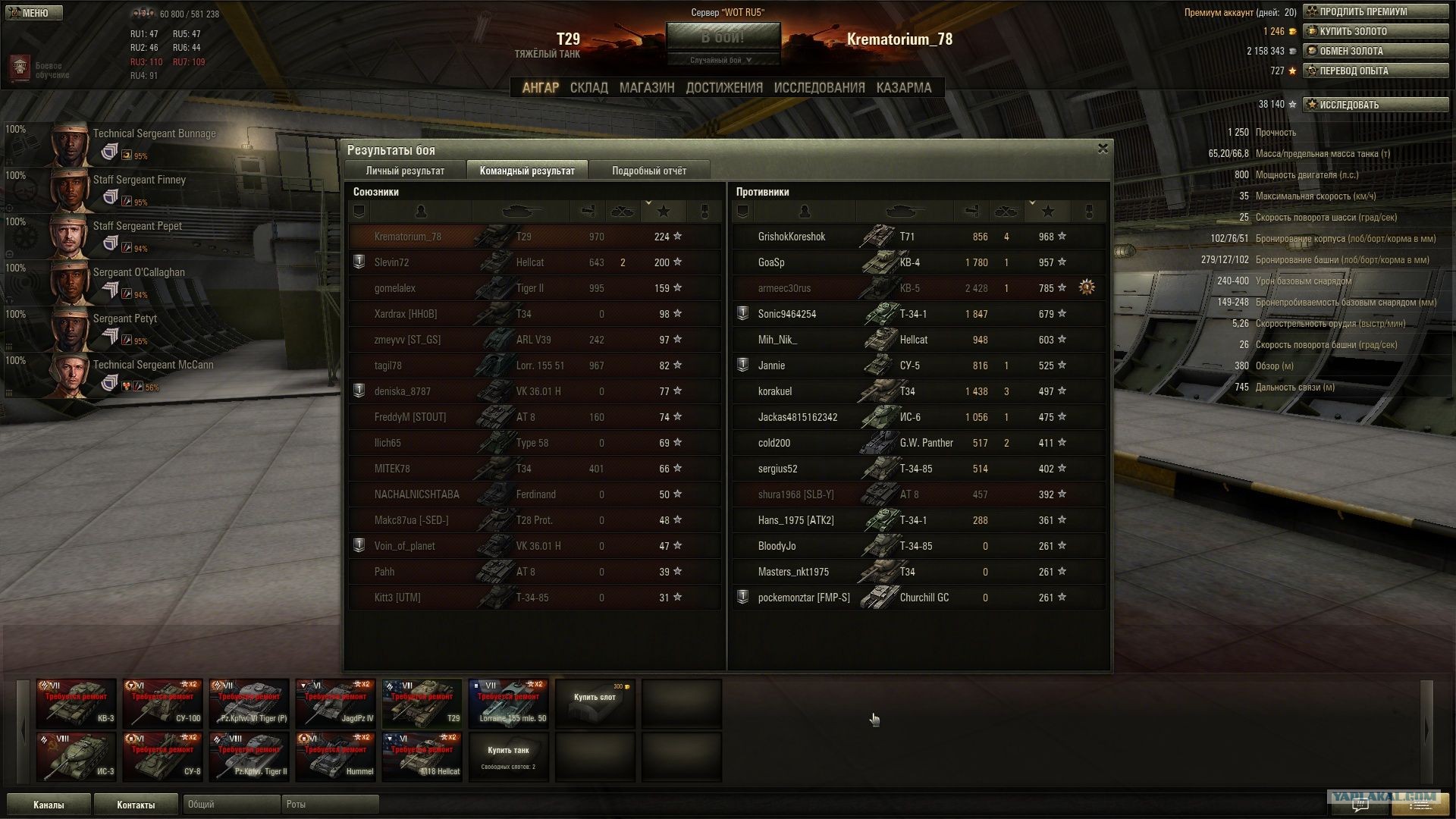Select the Командный результат tab
The image size is (1456, 819).
[527, 171]
